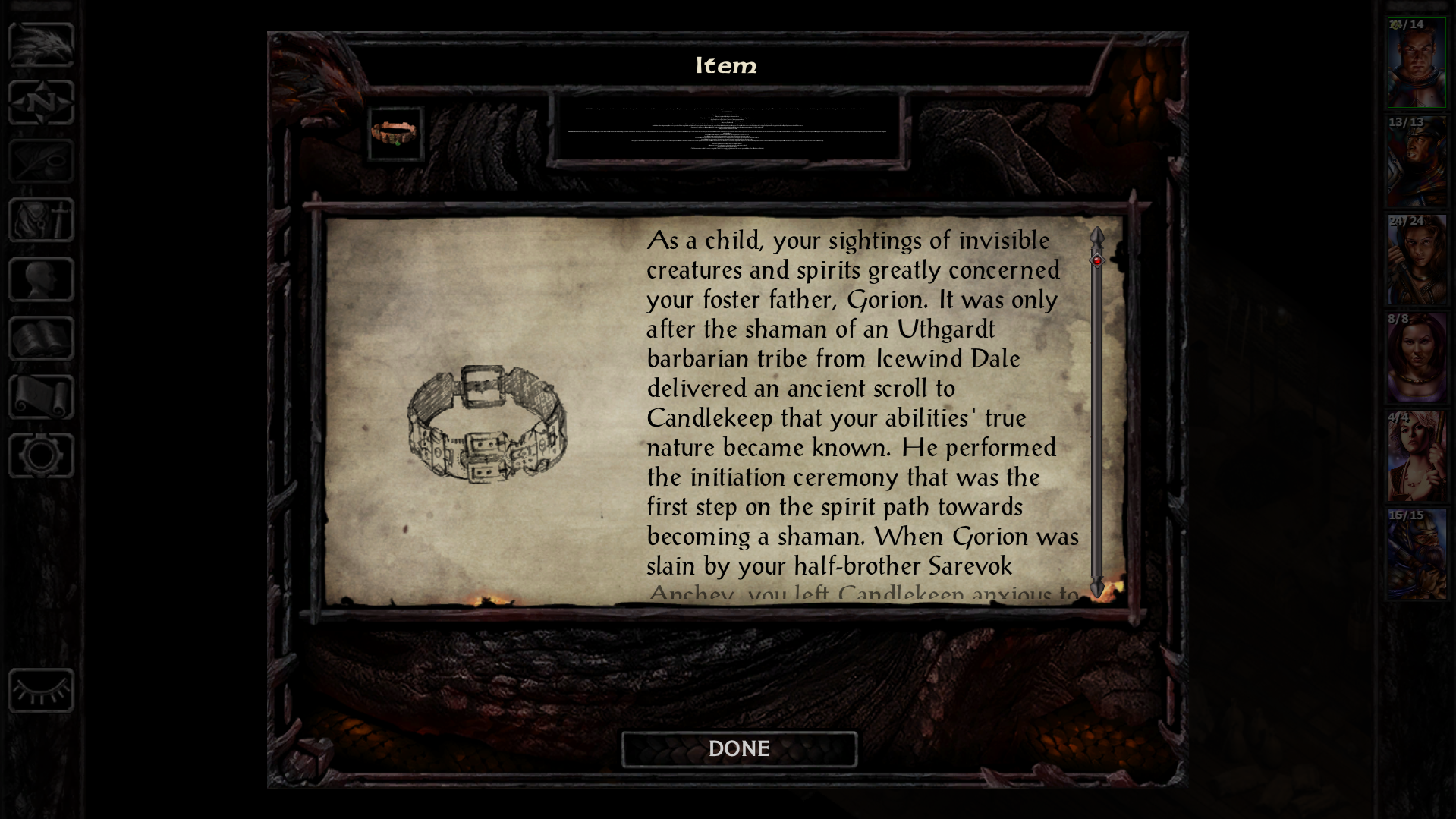Activate the closed-eye rest button

(41, 691)
